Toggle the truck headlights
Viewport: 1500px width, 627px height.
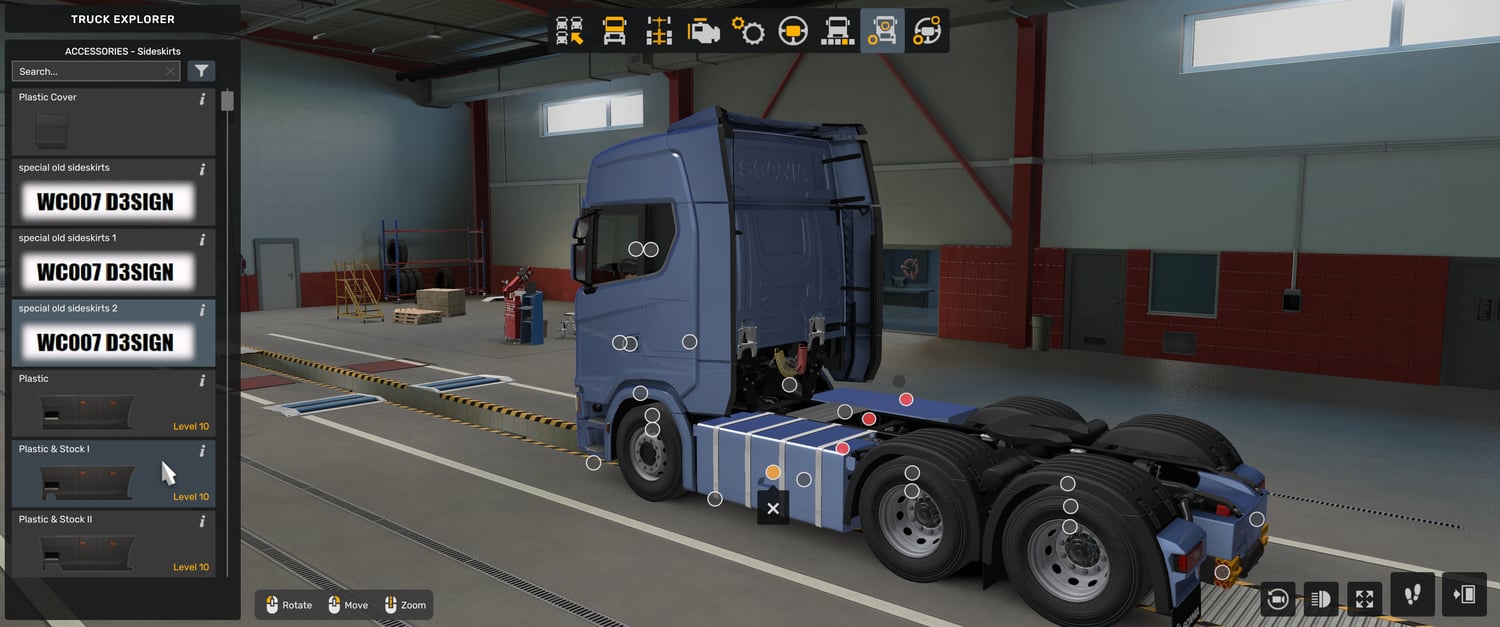coord(1321,599)
